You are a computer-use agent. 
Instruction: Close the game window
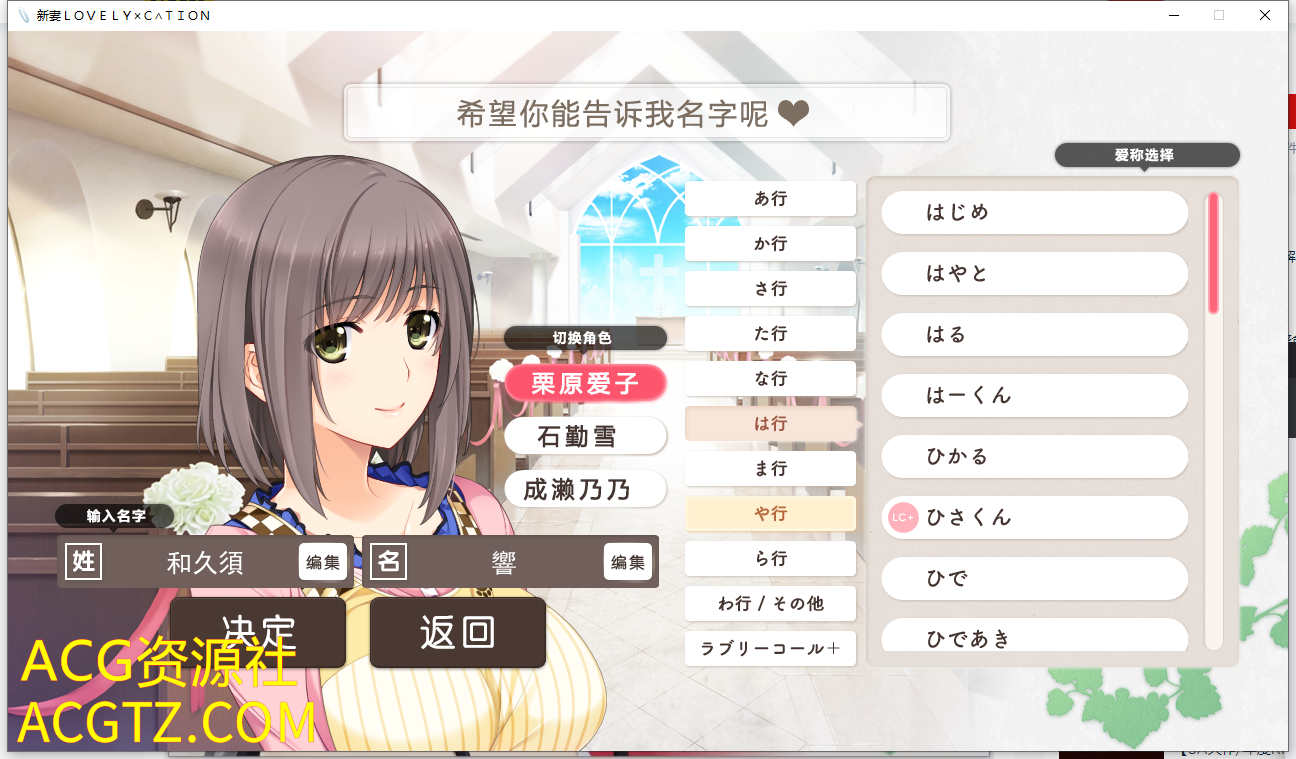pos(1265,15)
